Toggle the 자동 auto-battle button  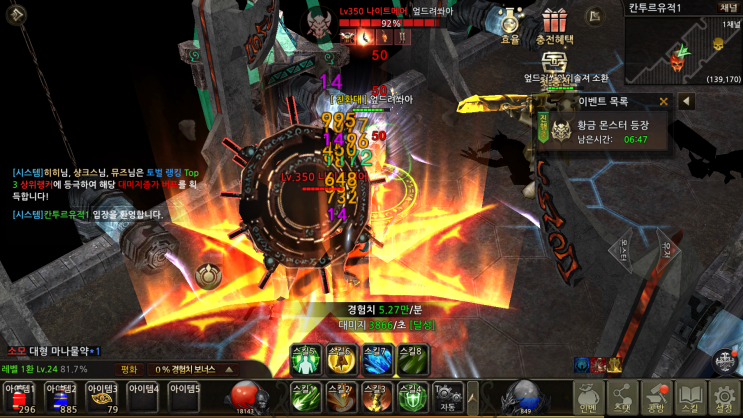tap(449, 397)
